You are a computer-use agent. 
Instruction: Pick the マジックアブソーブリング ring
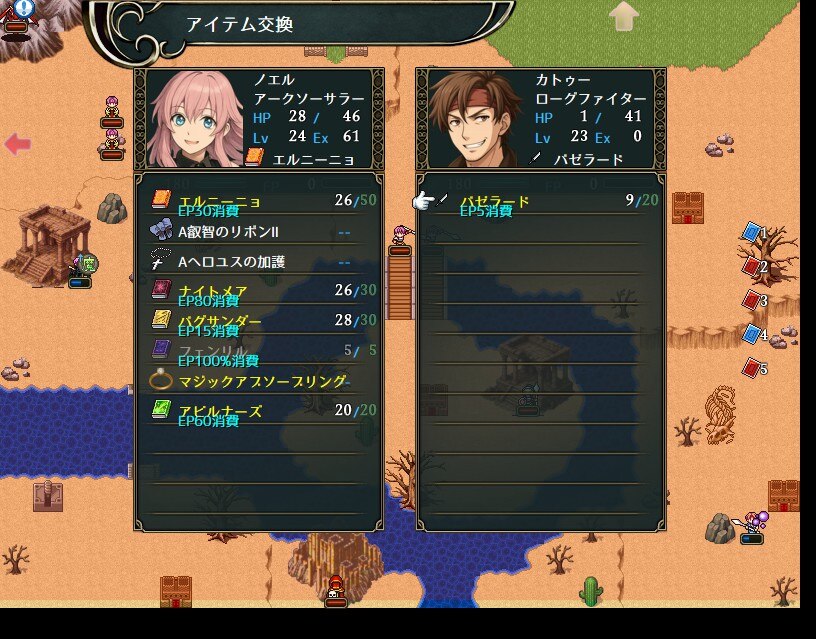258,381
